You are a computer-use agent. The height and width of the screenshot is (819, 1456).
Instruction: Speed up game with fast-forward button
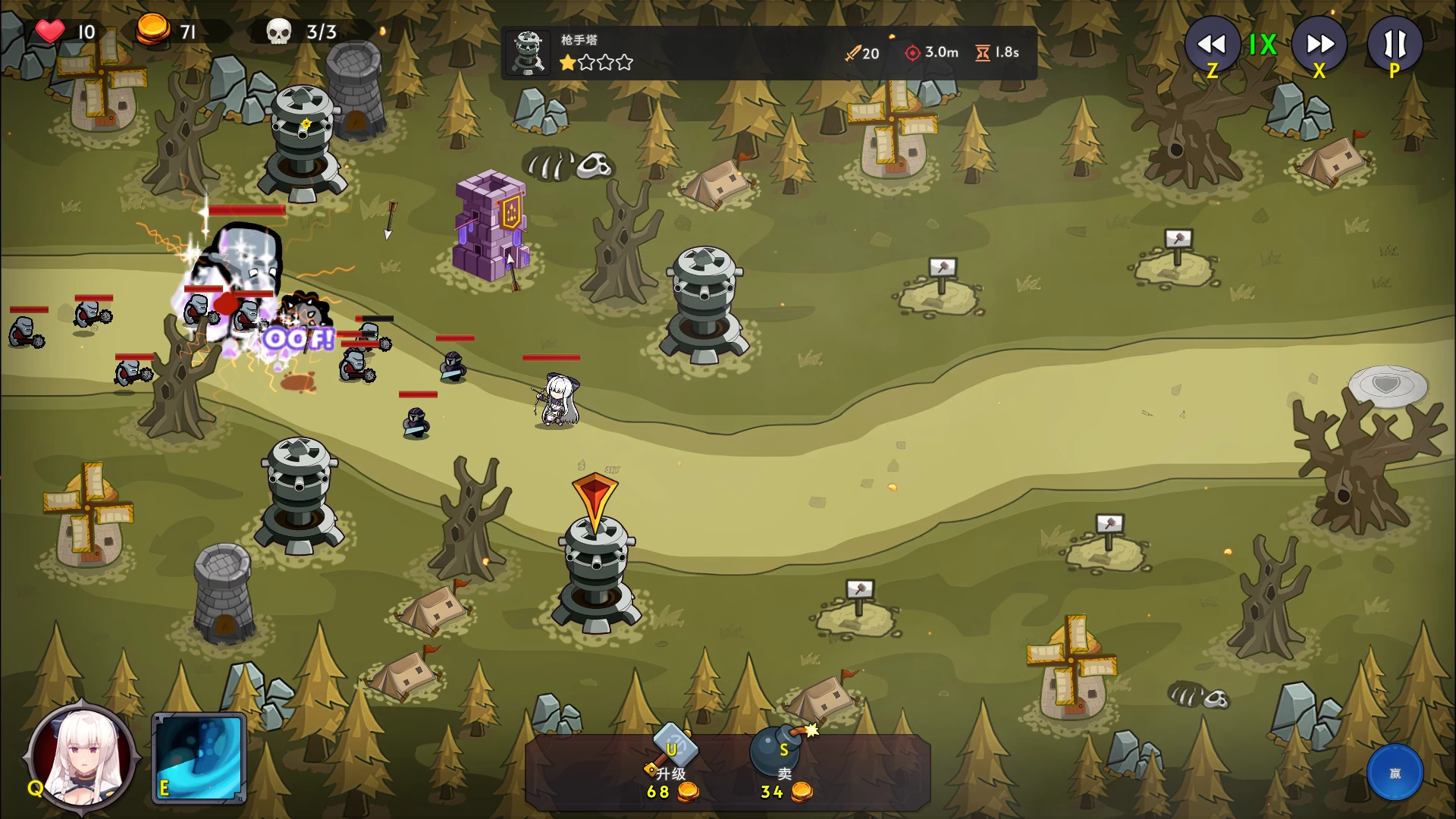(x=1319, y=45)
